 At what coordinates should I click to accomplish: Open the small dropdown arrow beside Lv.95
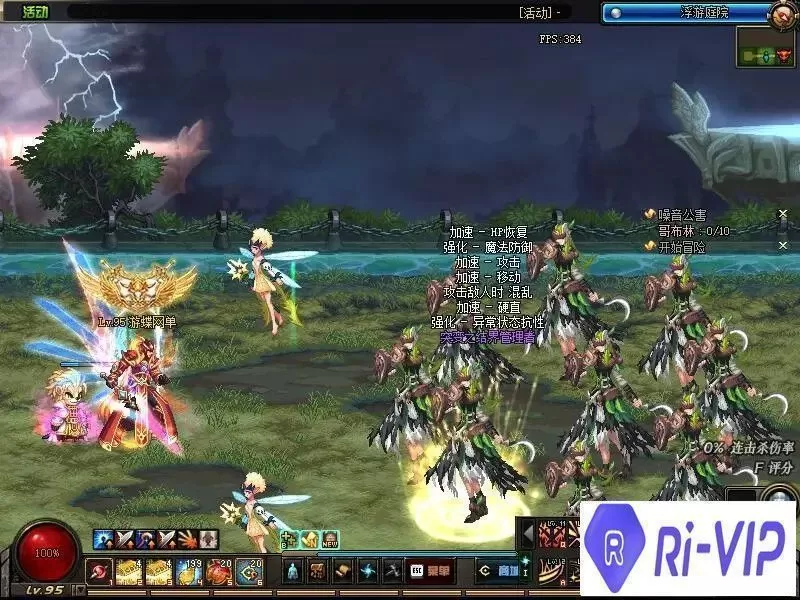point(78,591)
